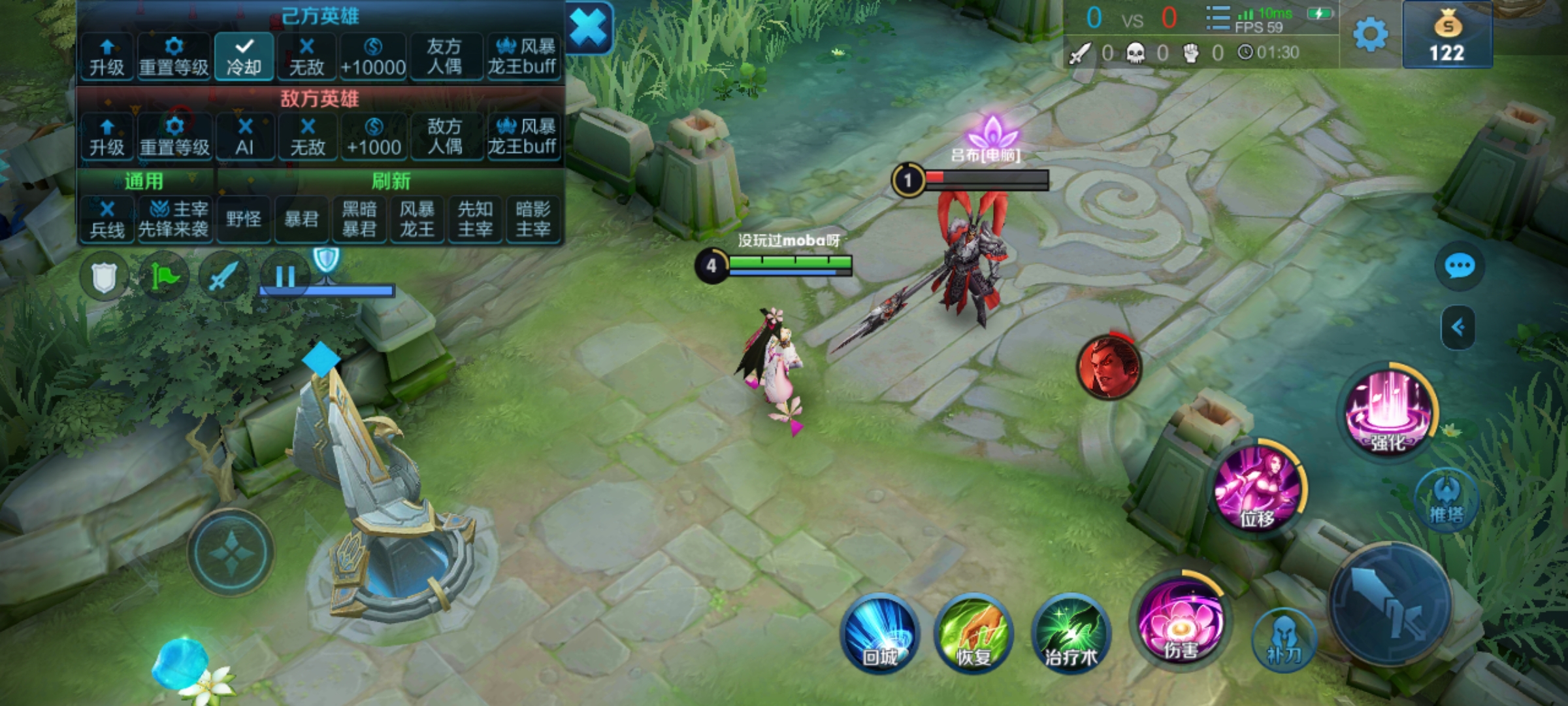Spawn a 友方人偶 friendly dummy
Screen dimensions: 1568x706
[444, 57]
